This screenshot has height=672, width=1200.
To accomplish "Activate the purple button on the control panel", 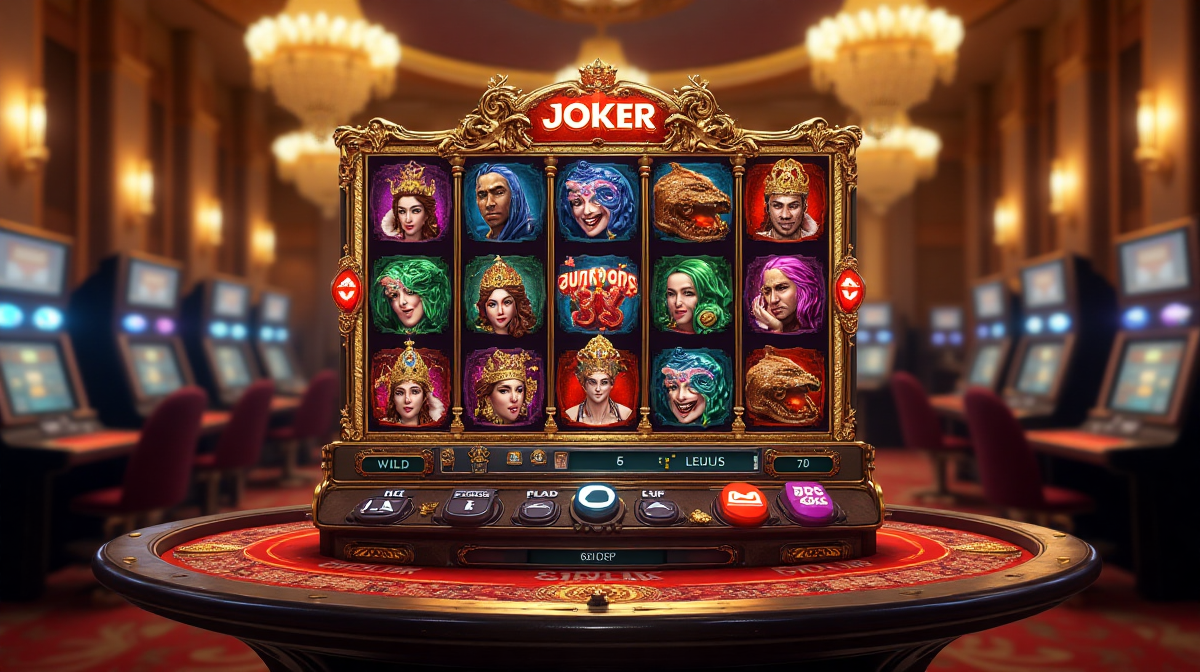I will (x=811, y=499).
